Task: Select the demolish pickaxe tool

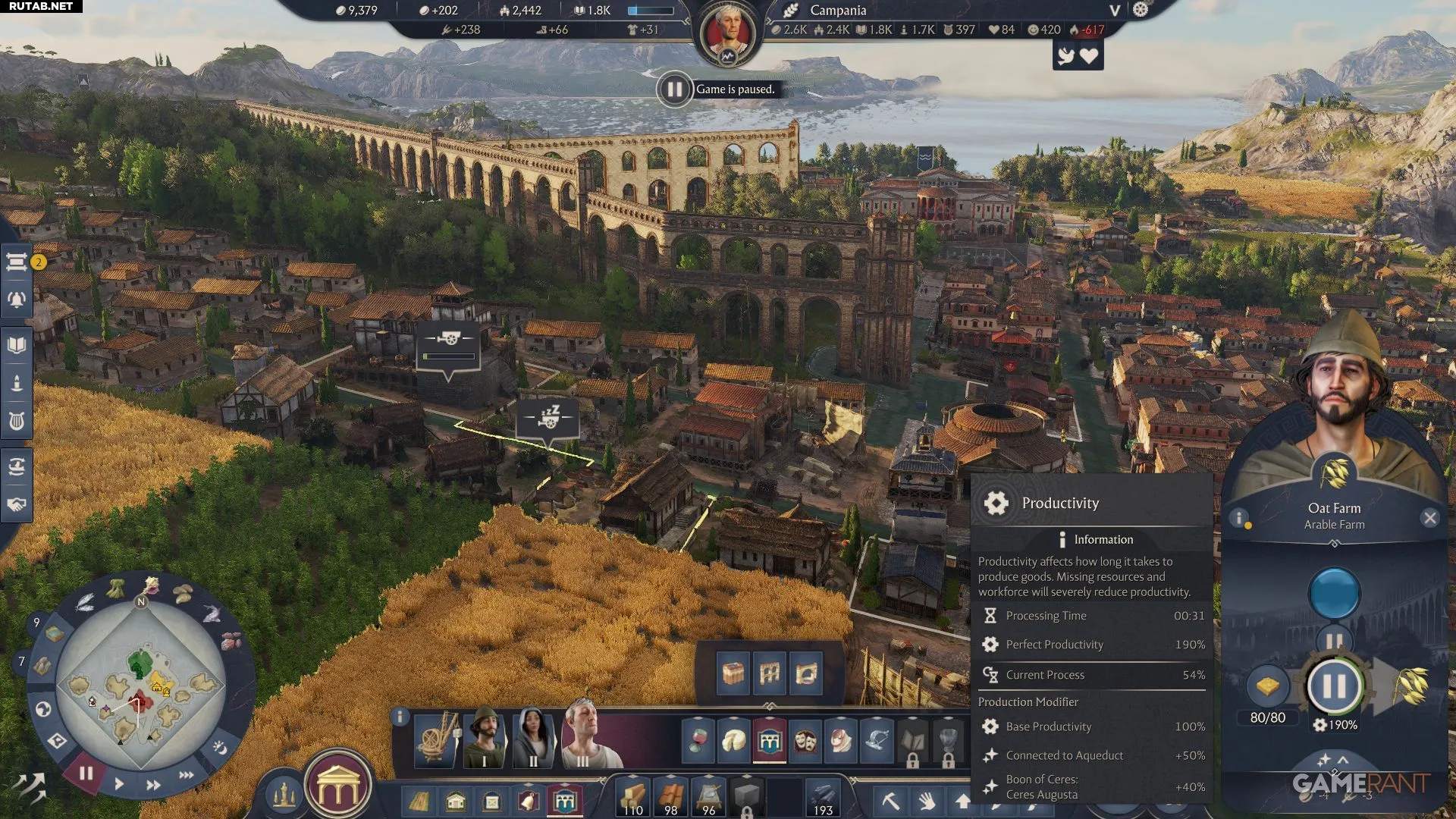Action: (891, 801)
